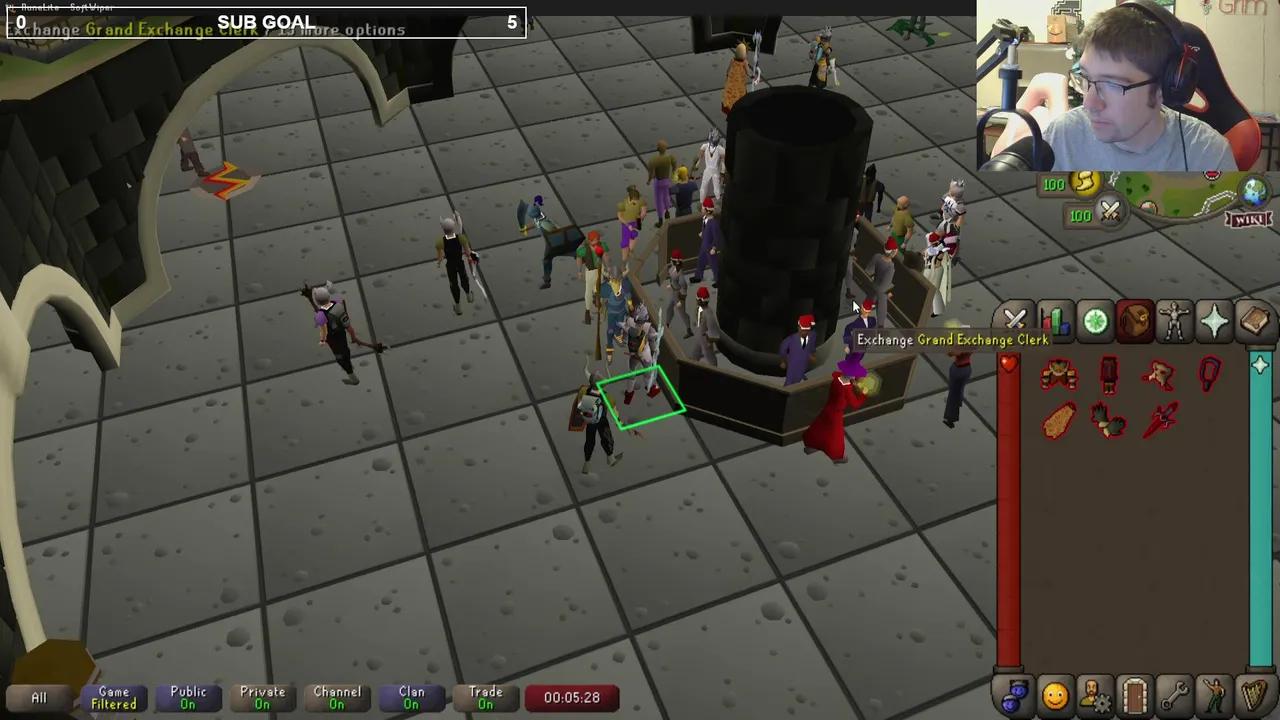Choose Exchange Grand Exchange Clerk option
The width and height of the screenshot is (1280, 720).
[952, 340]
